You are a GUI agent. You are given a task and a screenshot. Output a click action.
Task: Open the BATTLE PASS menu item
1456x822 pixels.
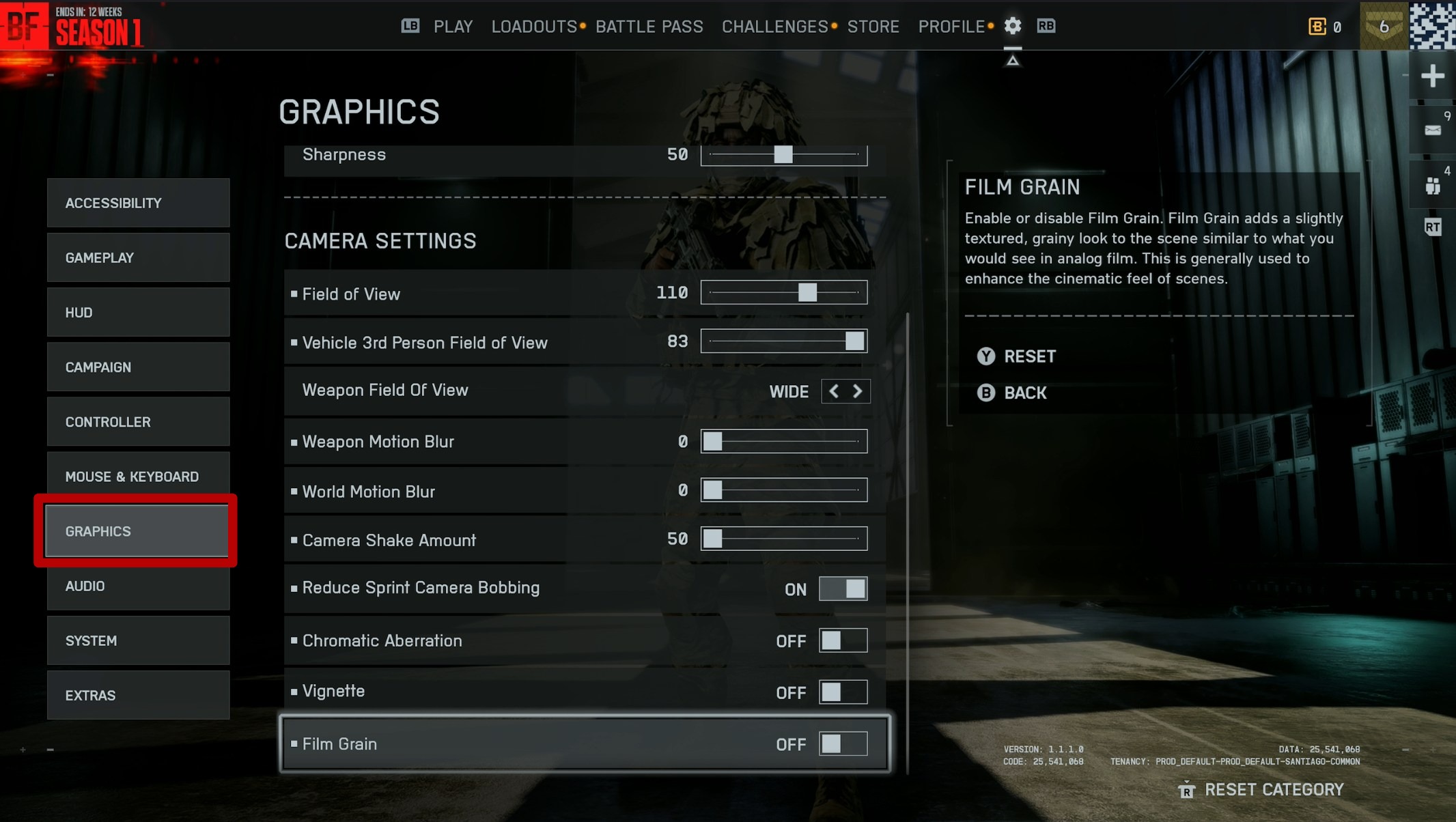point(649,26)
